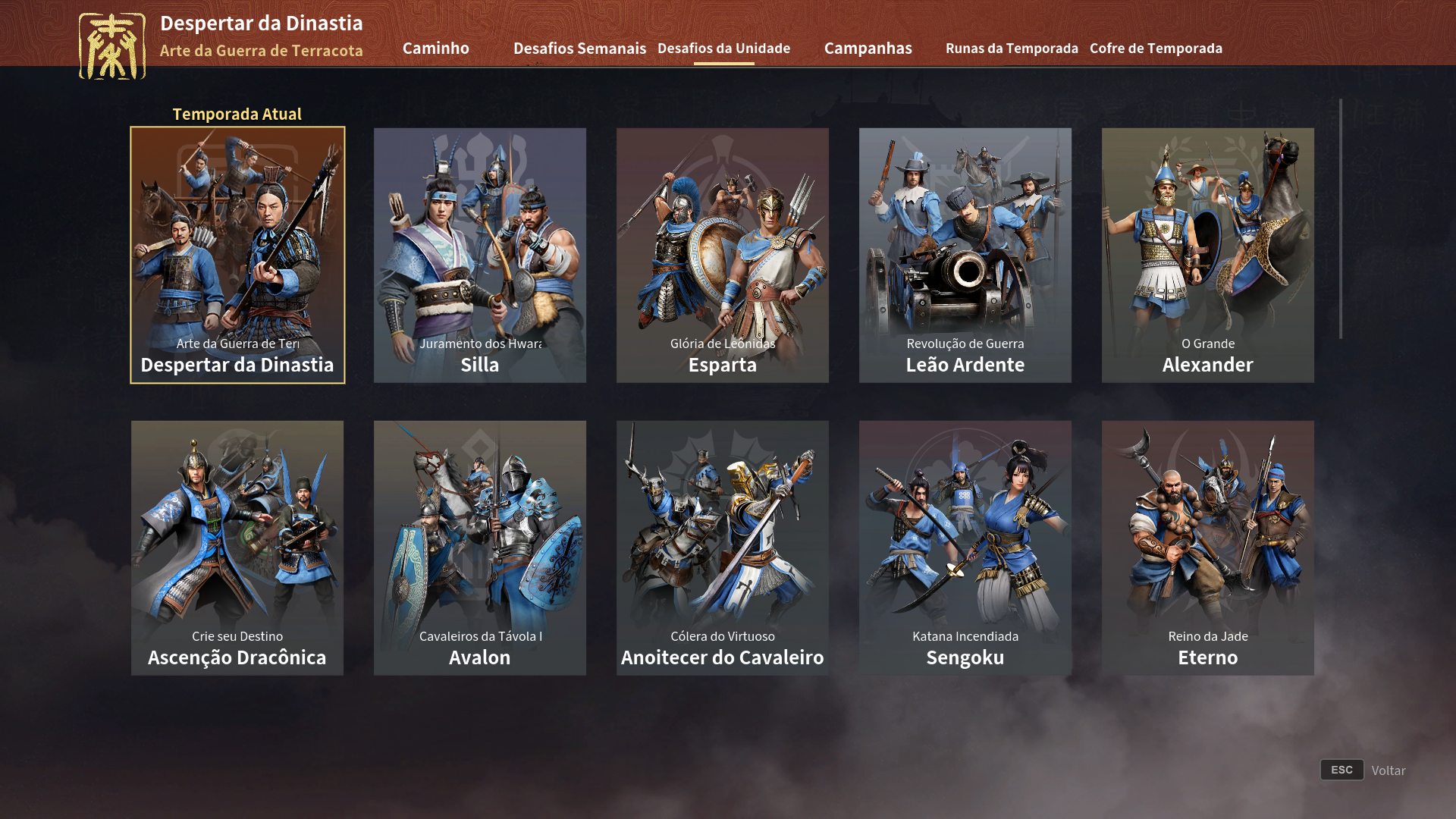Open the Avalon card
Screen dimensions: 1456x819
(x=479, y=548)
